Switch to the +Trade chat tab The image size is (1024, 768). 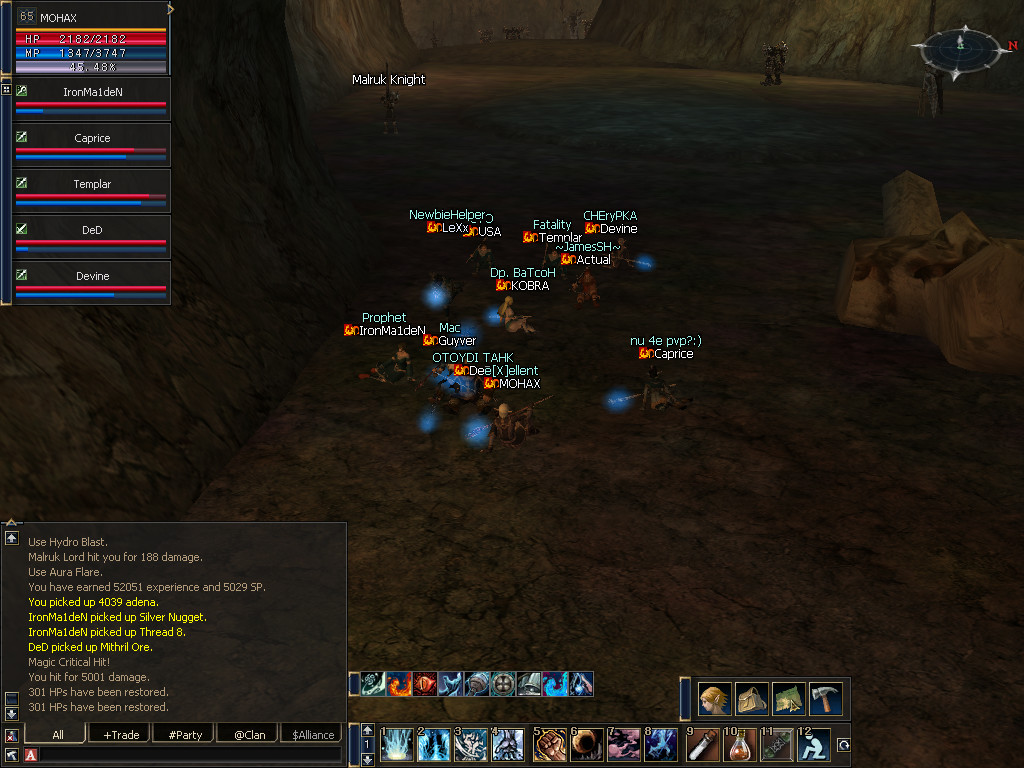point(121,735)
